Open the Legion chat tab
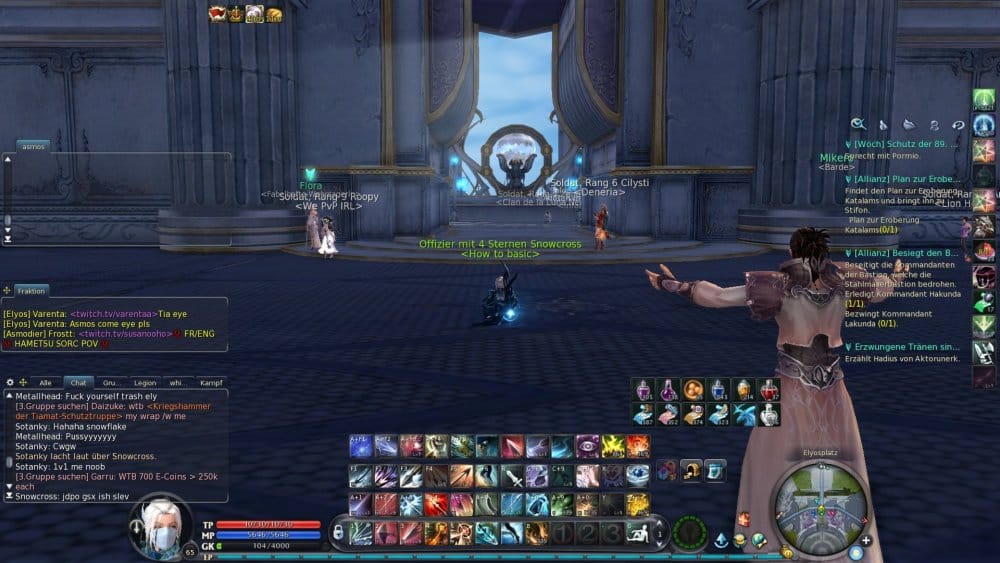The image size is (1000, 563). [145, 382]
